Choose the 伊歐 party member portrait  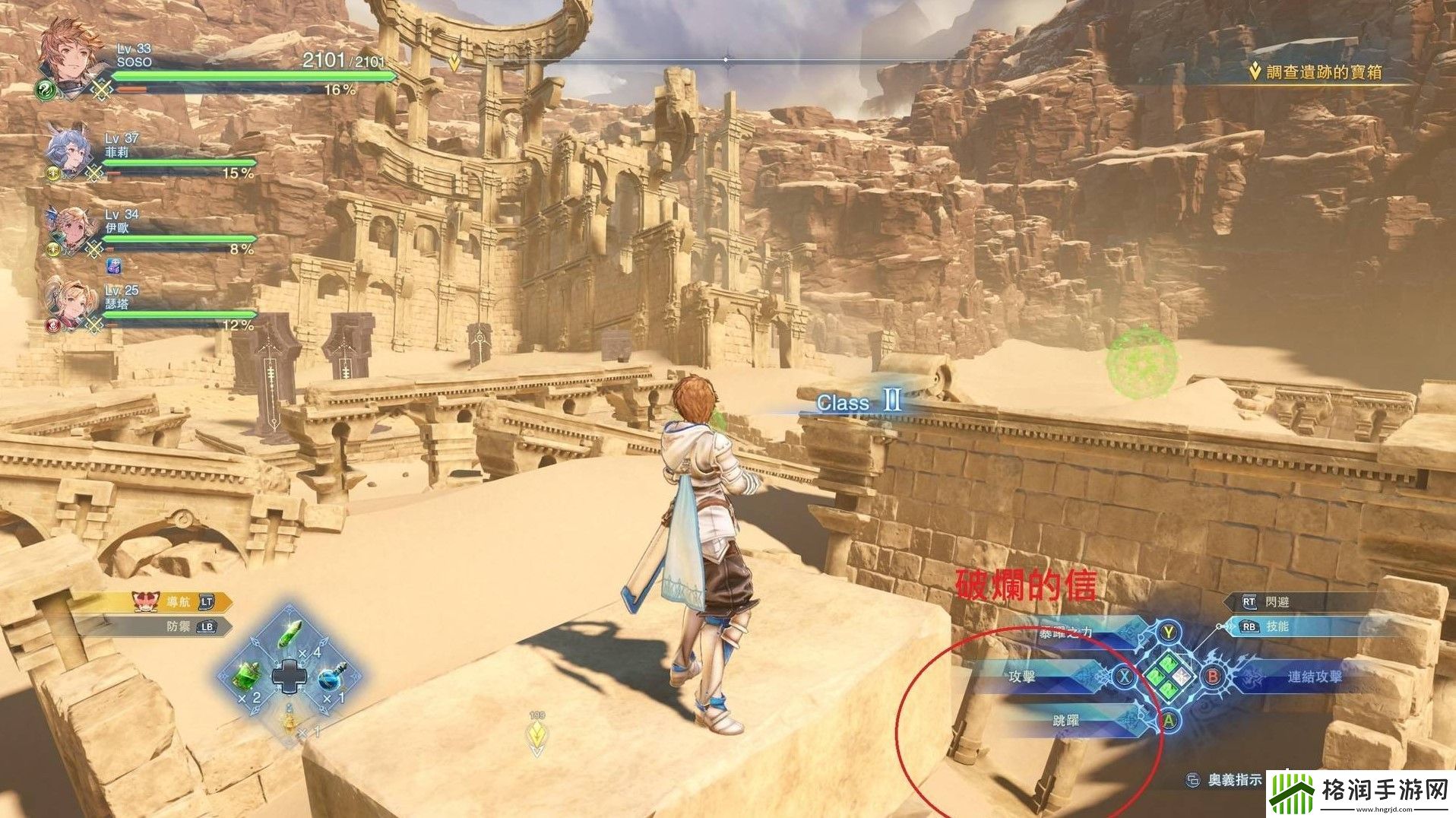click(x=68, y=230)
